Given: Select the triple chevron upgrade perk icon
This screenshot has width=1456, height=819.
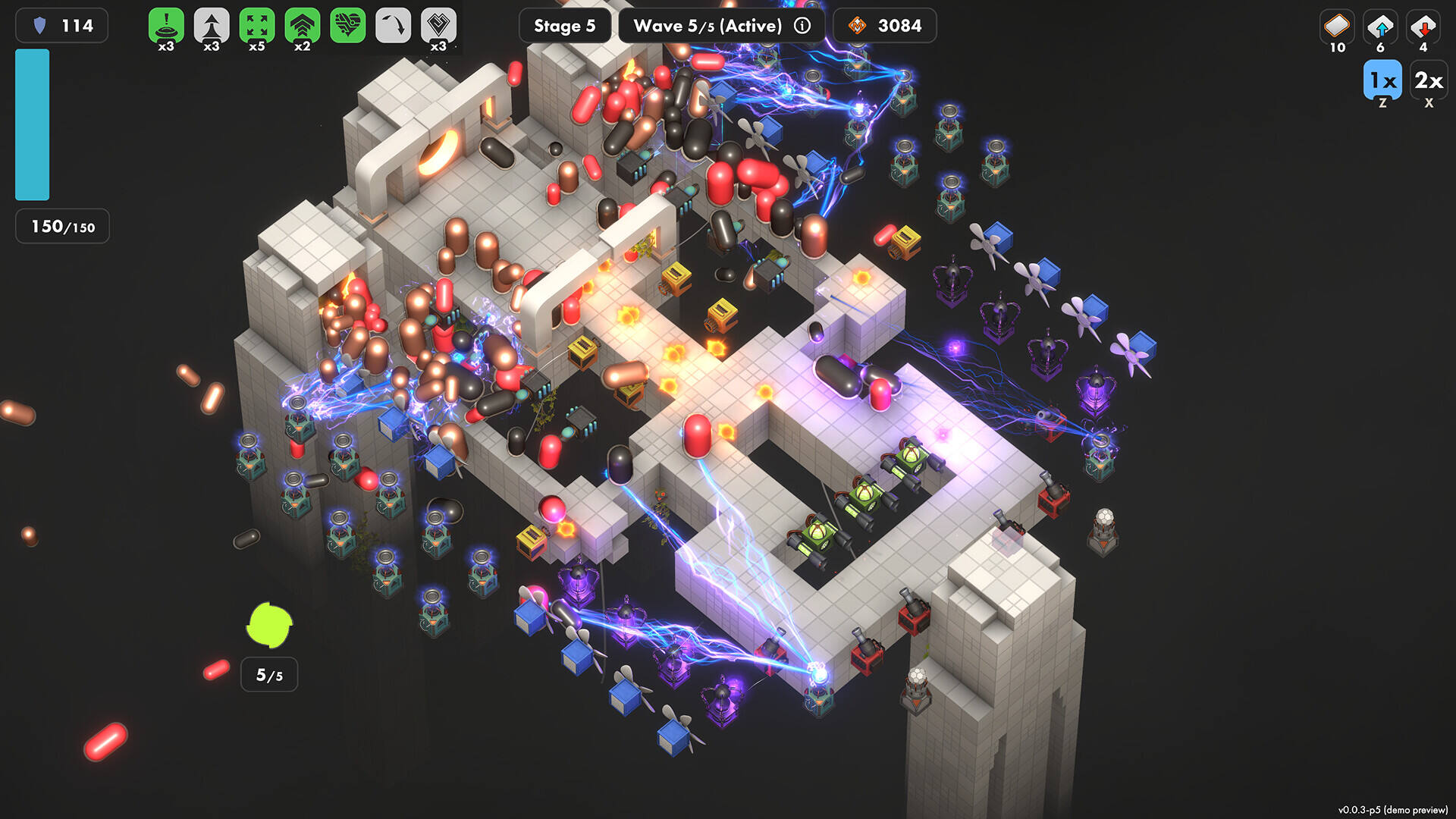Looking at the screenshot, I should tap(303, 26).
